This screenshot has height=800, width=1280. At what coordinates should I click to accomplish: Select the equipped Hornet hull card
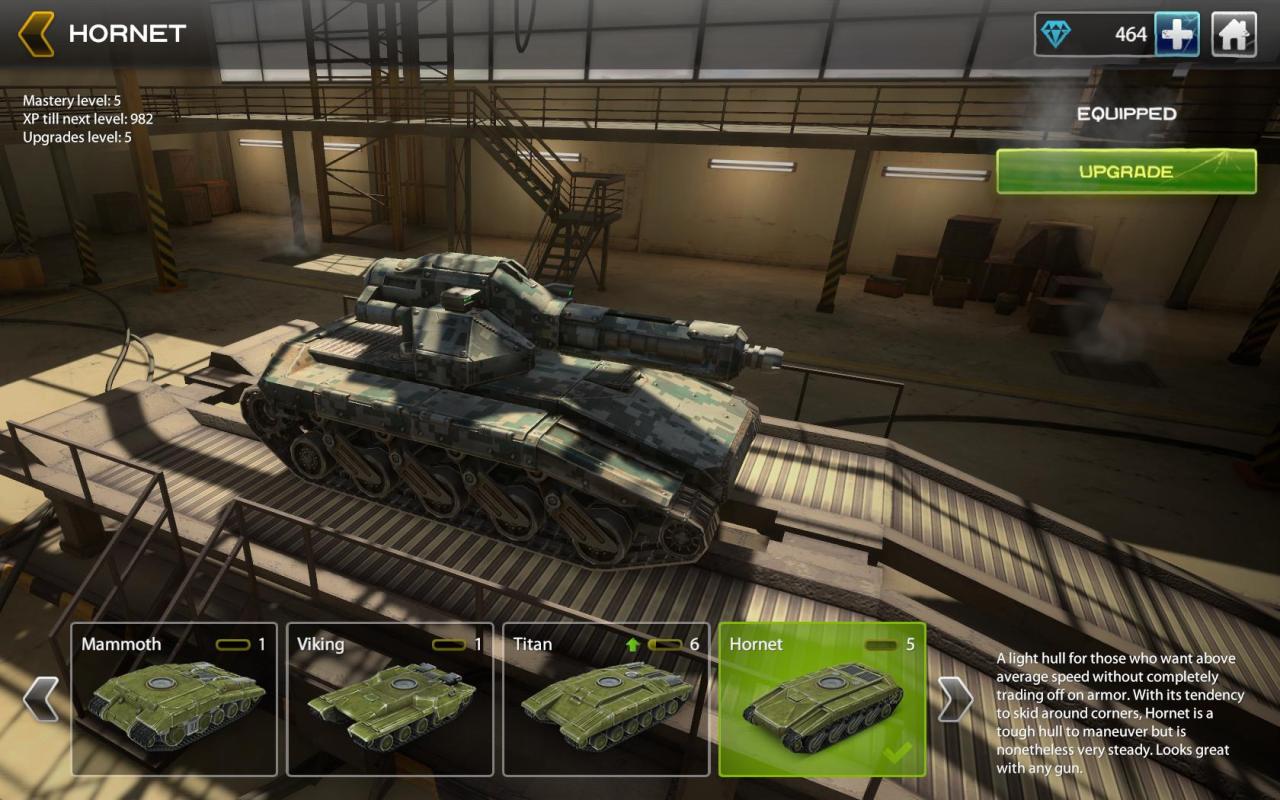pyautogui.click(x=822, y=699)
